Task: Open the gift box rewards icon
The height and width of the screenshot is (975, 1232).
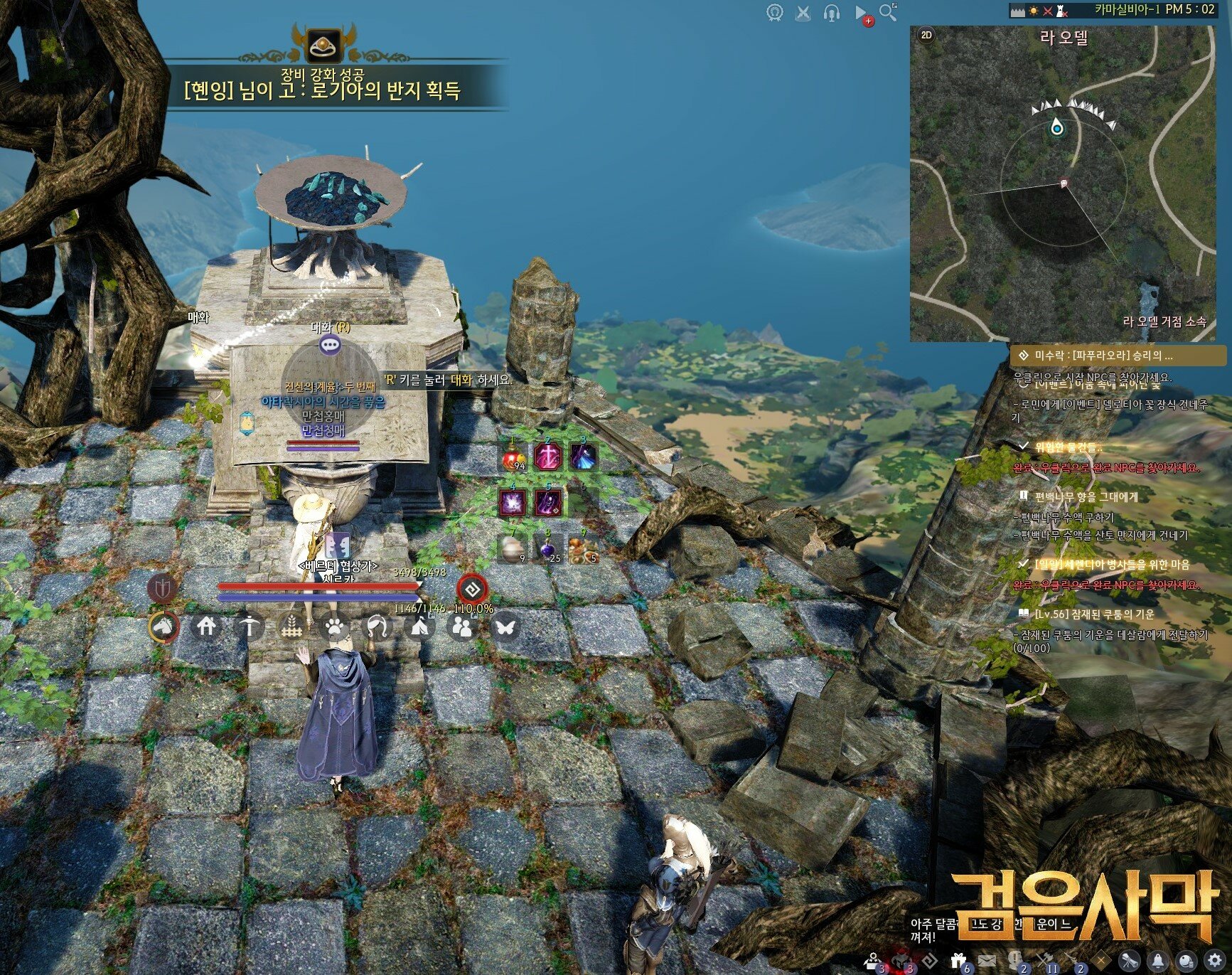Action: point(958,961)
